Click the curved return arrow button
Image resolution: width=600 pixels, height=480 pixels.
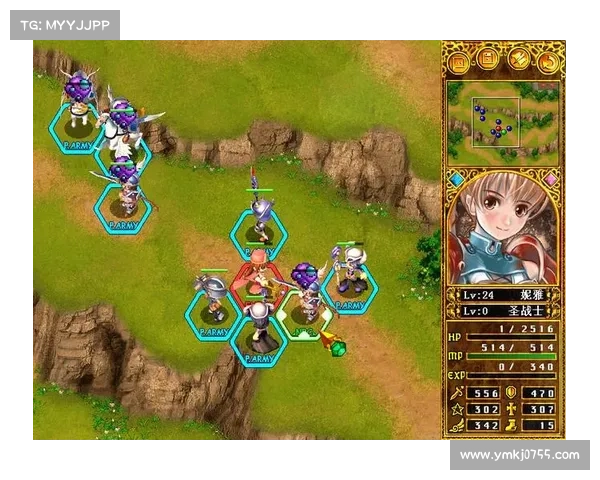click(547, 62)
